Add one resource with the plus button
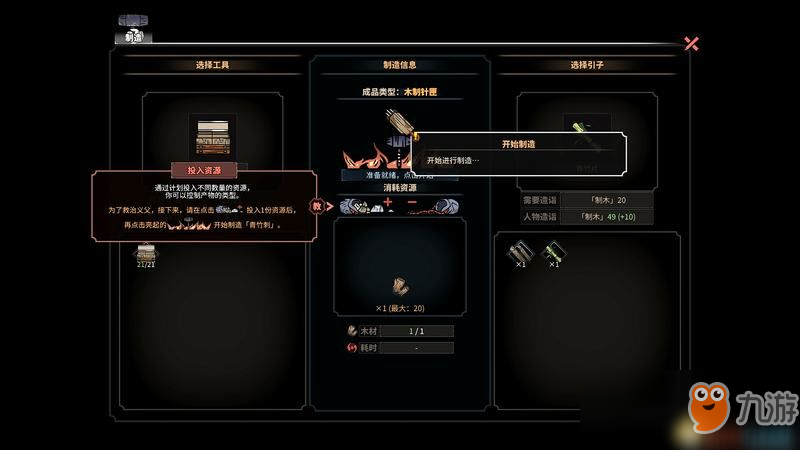800x450 pixels. pos(388,204)
